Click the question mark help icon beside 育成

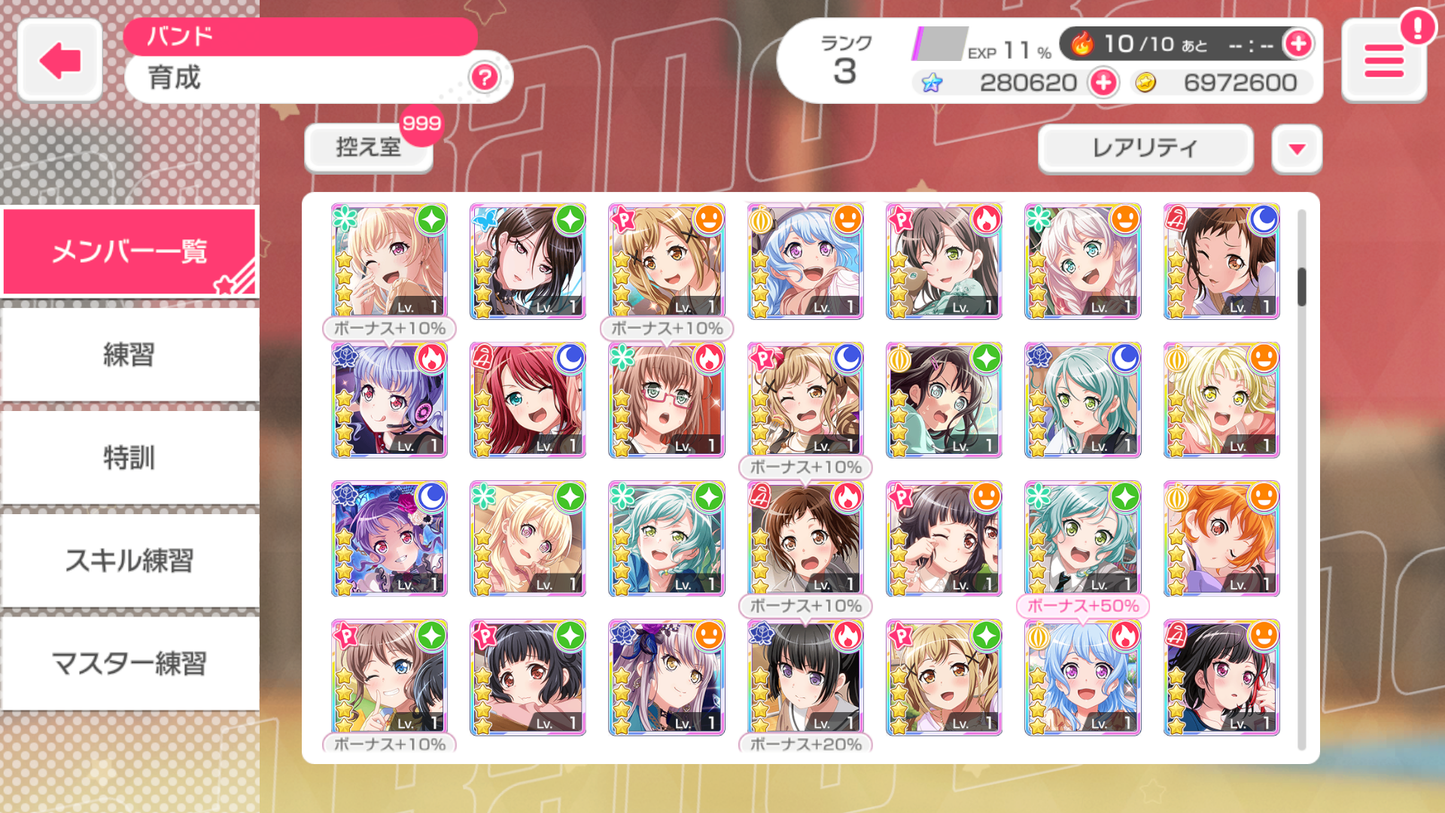click(x=485, y=78)
